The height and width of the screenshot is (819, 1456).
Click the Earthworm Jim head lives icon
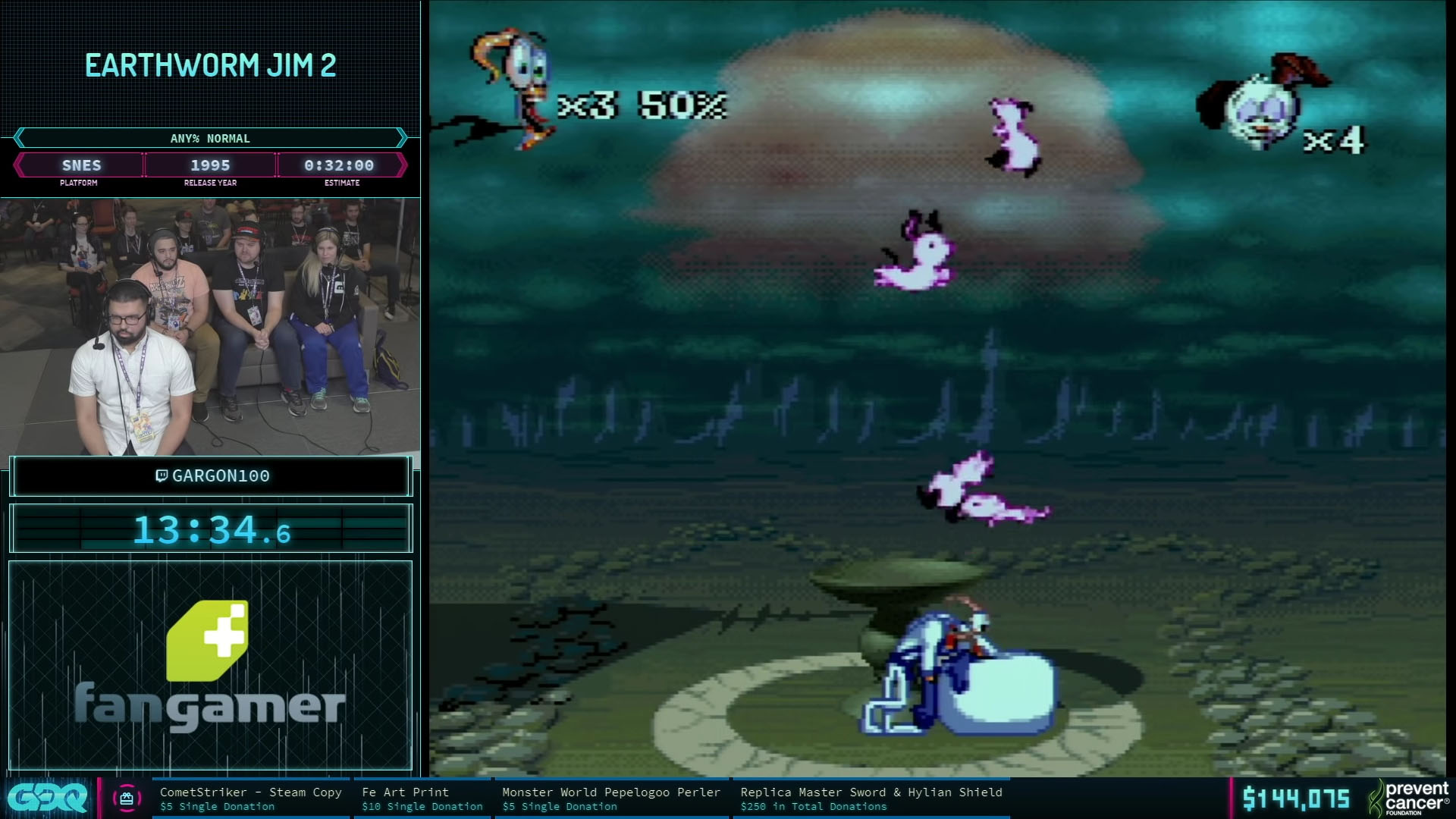tap(516, 85)
